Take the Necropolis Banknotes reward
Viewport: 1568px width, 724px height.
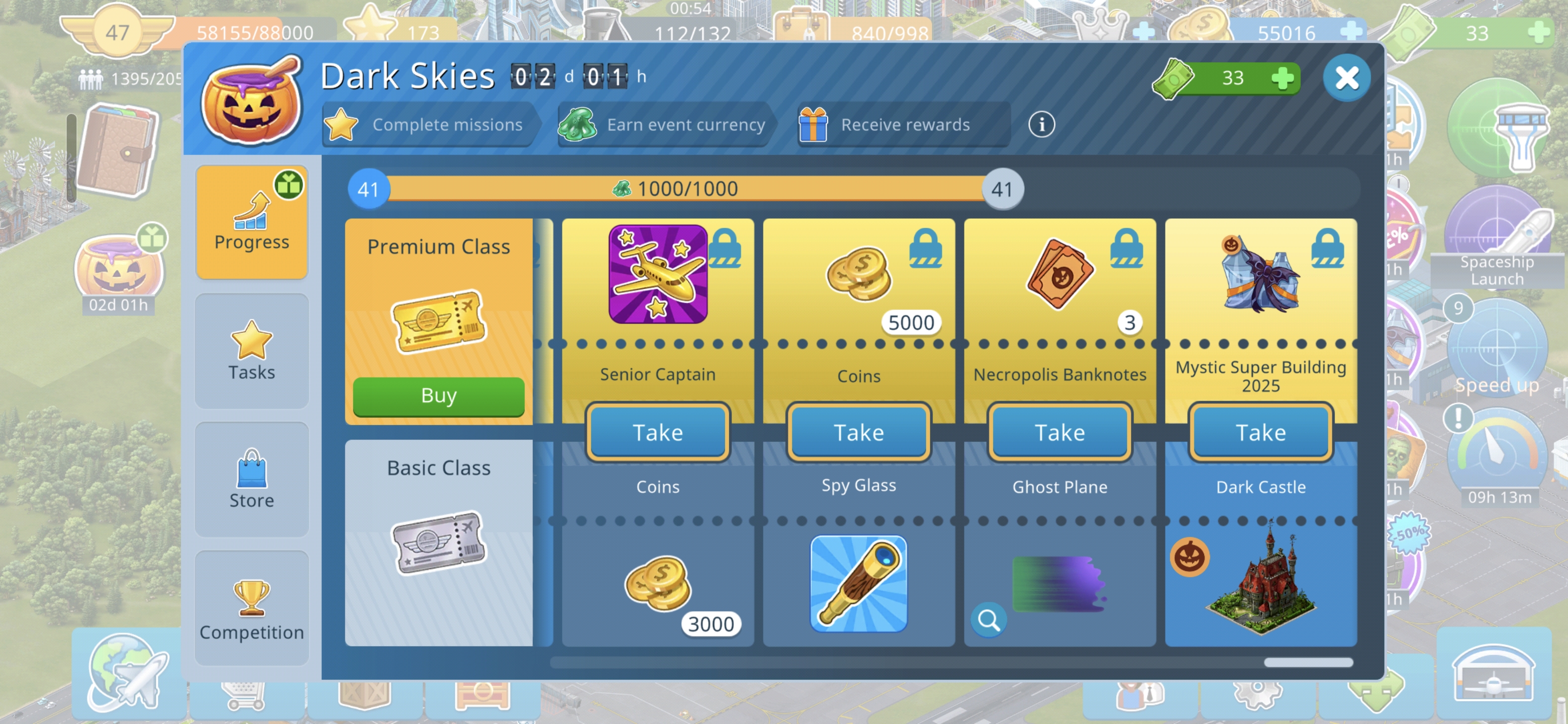pos(1059,432)
